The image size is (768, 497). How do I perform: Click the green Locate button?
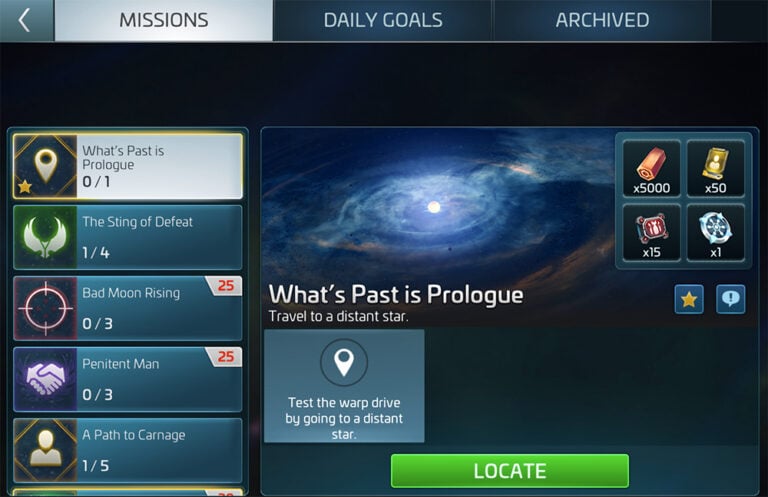click(509, 470)
